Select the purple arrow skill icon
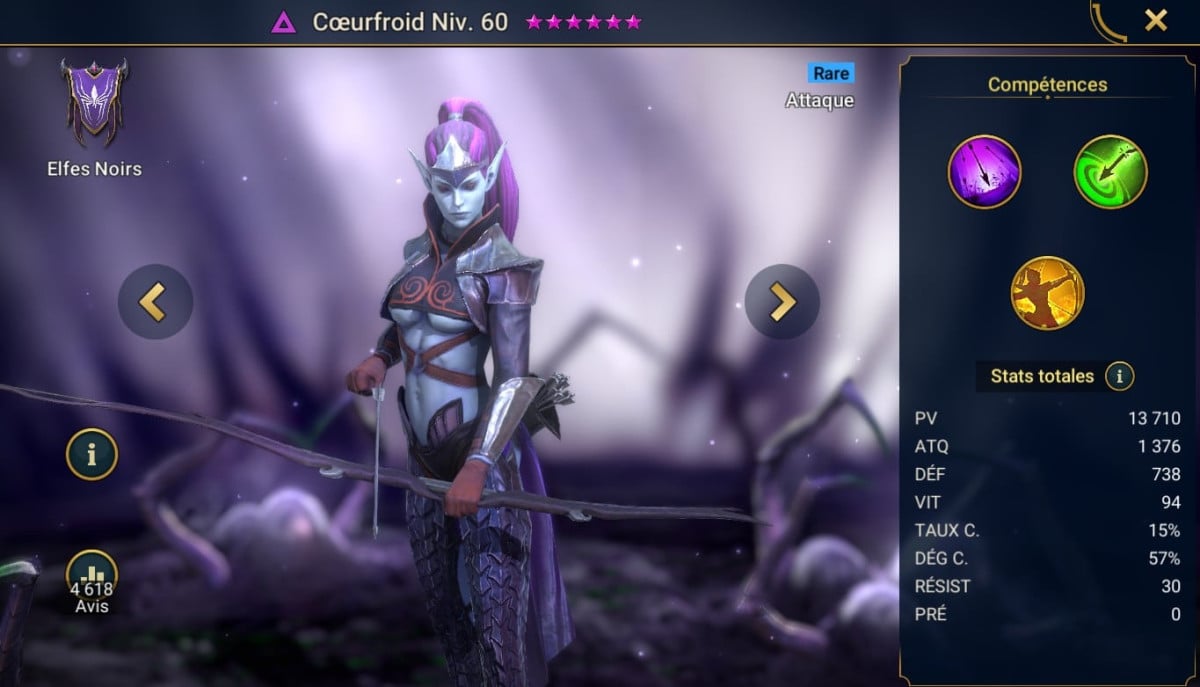 984,172
